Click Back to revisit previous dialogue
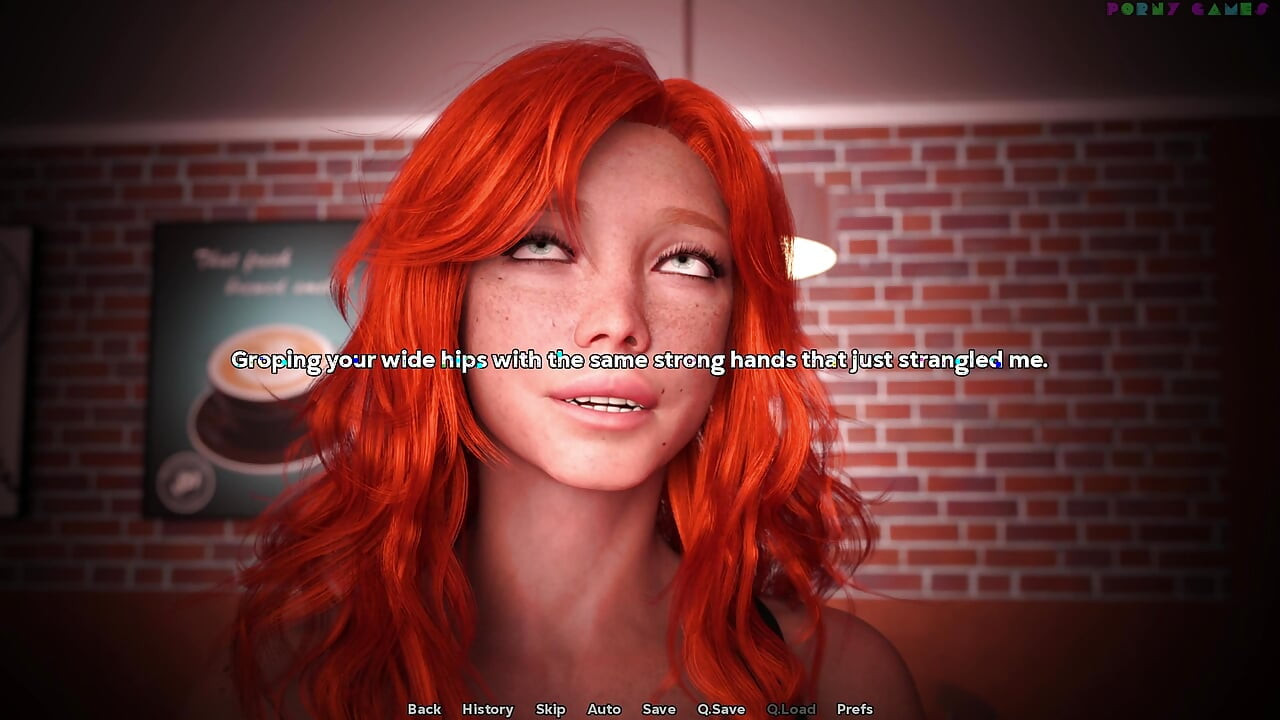 click(424, 709)
